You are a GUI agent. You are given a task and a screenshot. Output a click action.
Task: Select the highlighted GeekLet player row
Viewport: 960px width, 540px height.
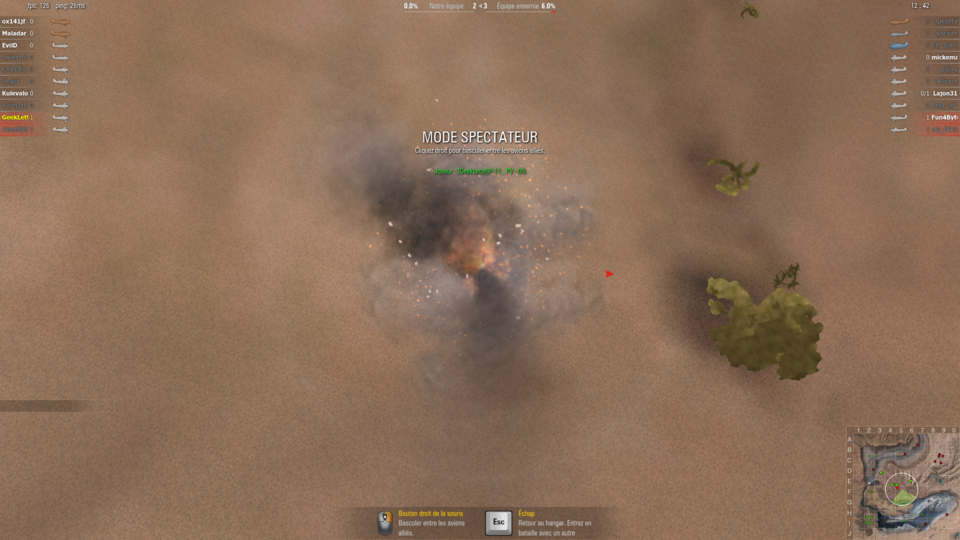coord(15,117)
